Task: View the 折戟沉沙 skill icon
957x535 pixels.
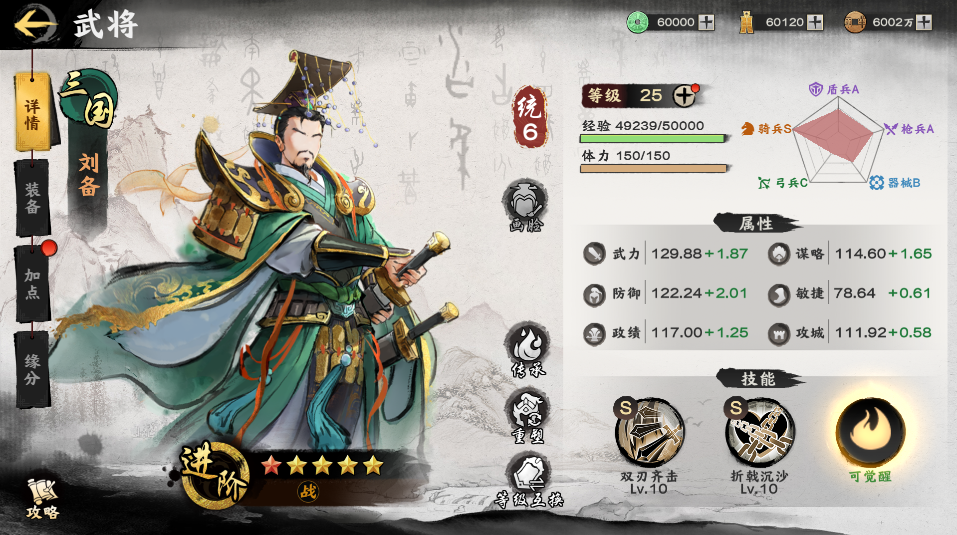Action: click(759, 432)
